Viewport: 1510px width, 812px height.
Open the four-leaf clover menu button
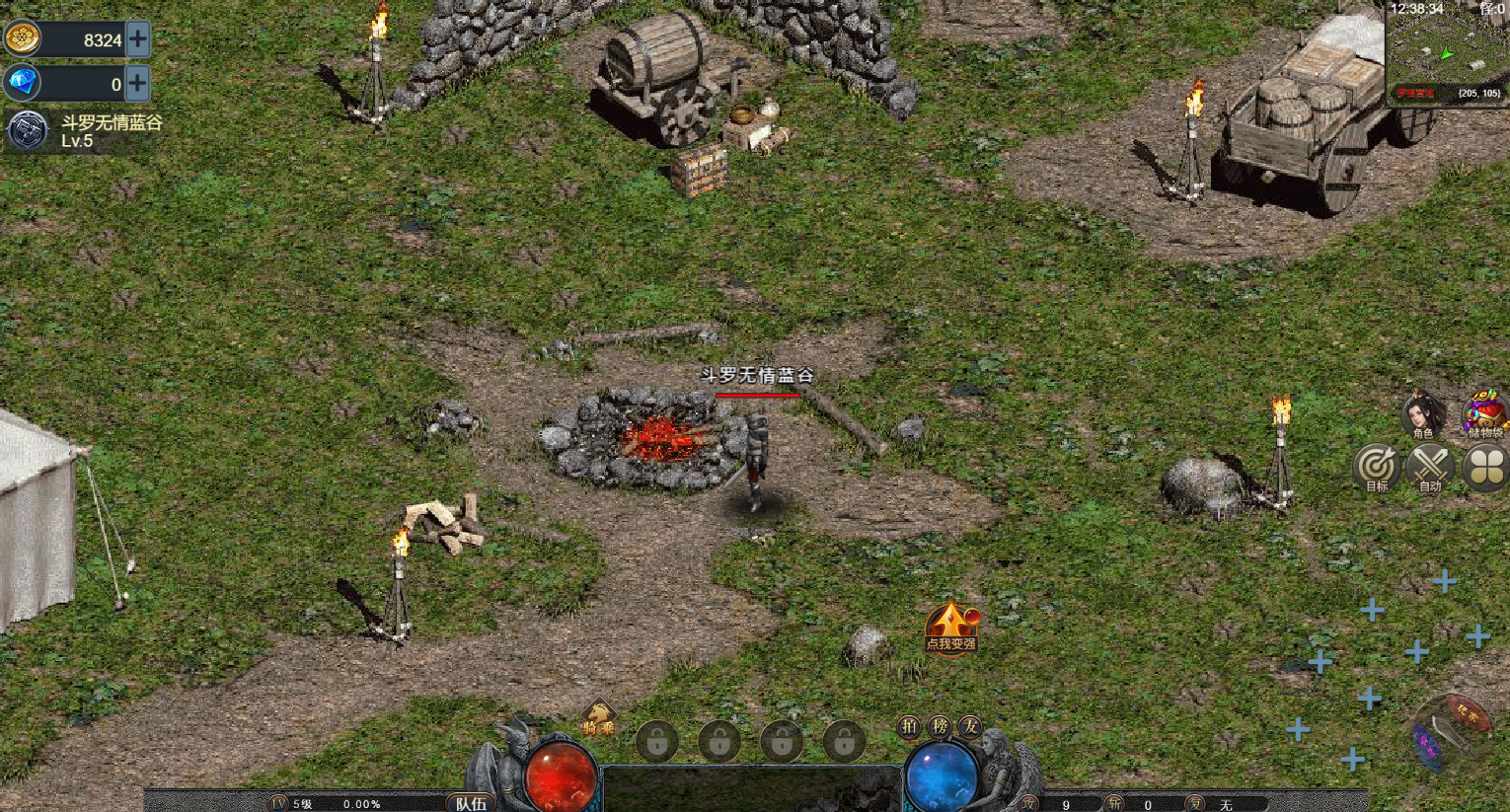[1484, 467]
